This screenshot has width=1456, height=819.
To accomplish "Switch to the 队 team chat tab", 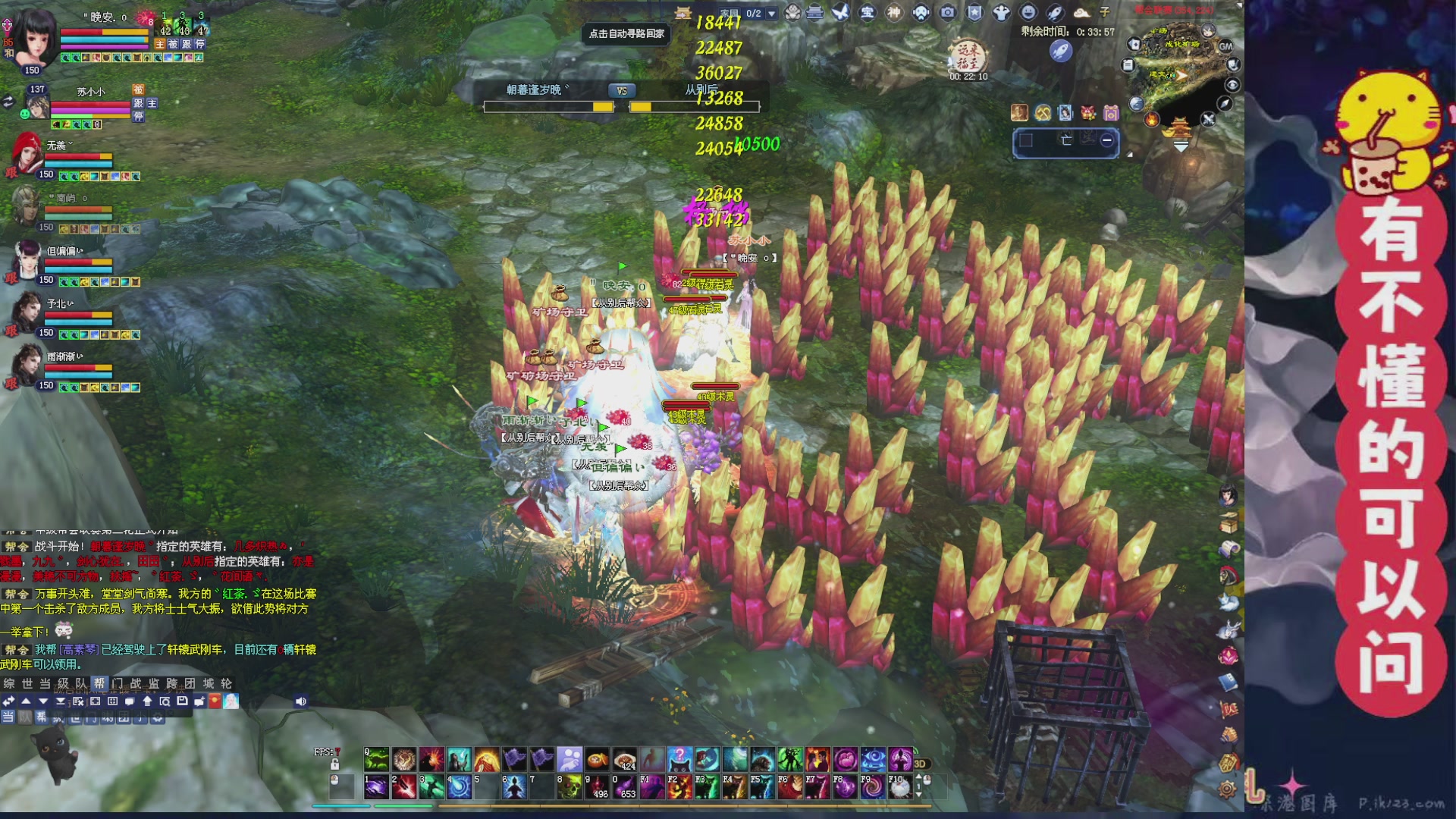I will [x=81, y=683].
